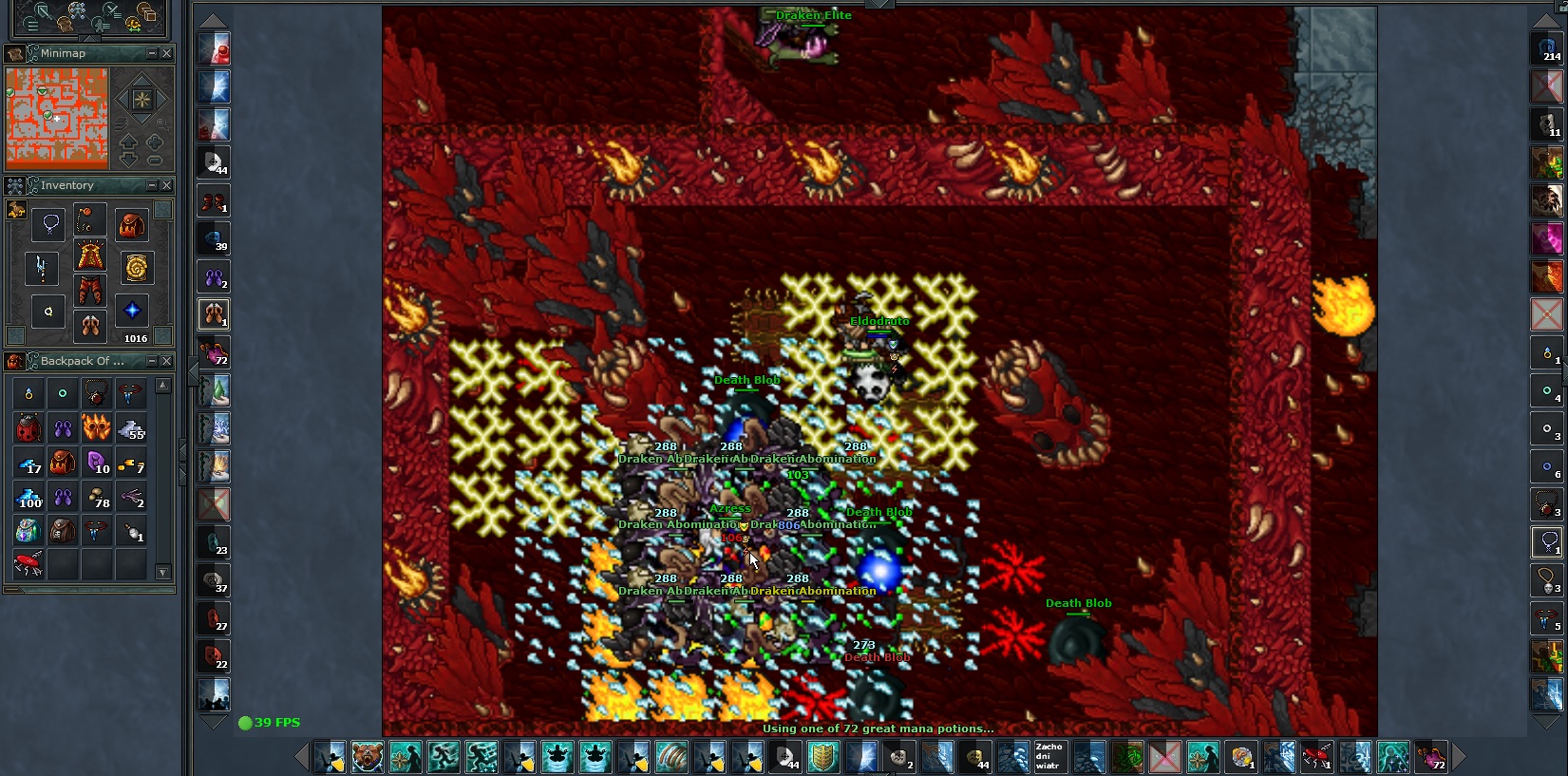Select the red legs equipment slot
1568x776 pixels.
tap(90, 290)
